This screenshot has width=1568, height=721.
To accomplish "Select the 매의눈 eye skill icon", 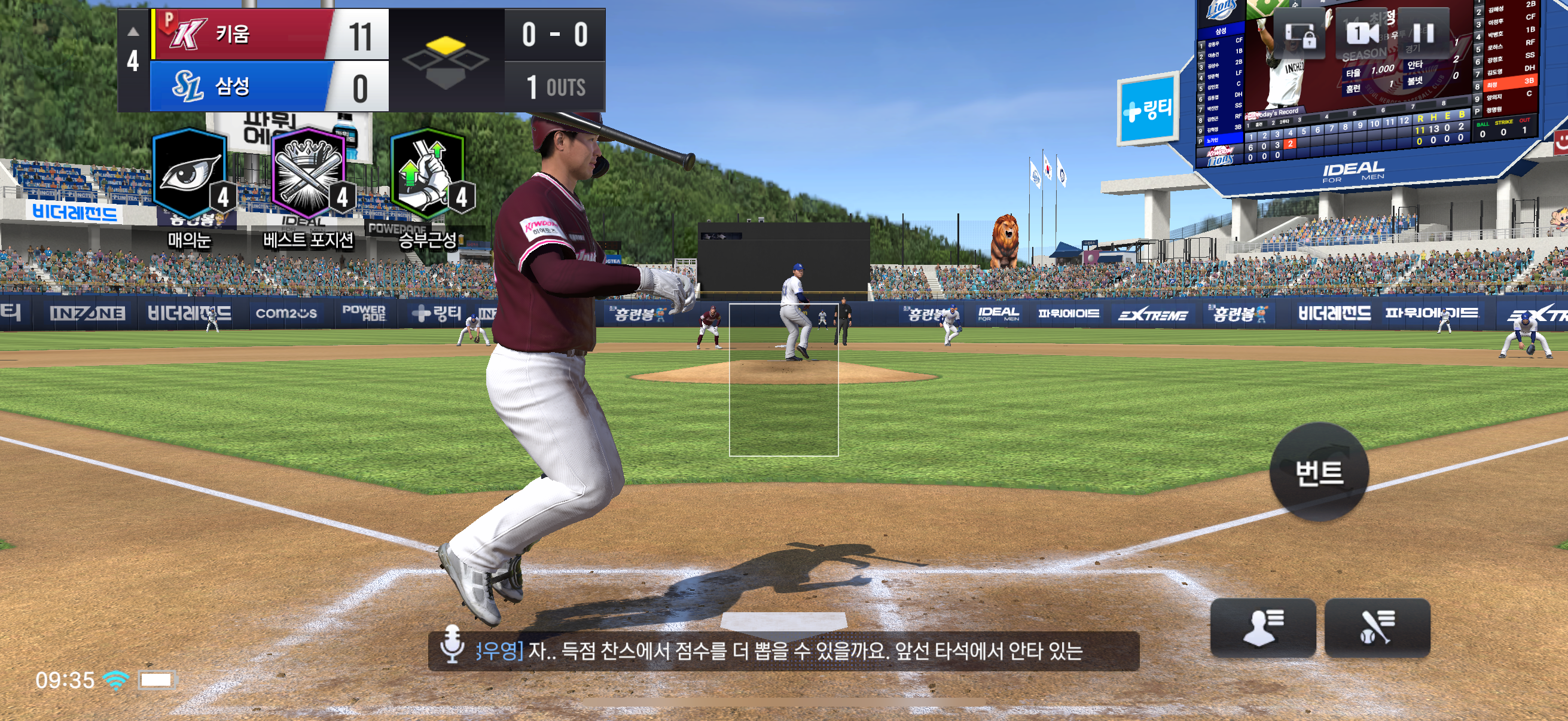I will (x=190, y=175).
